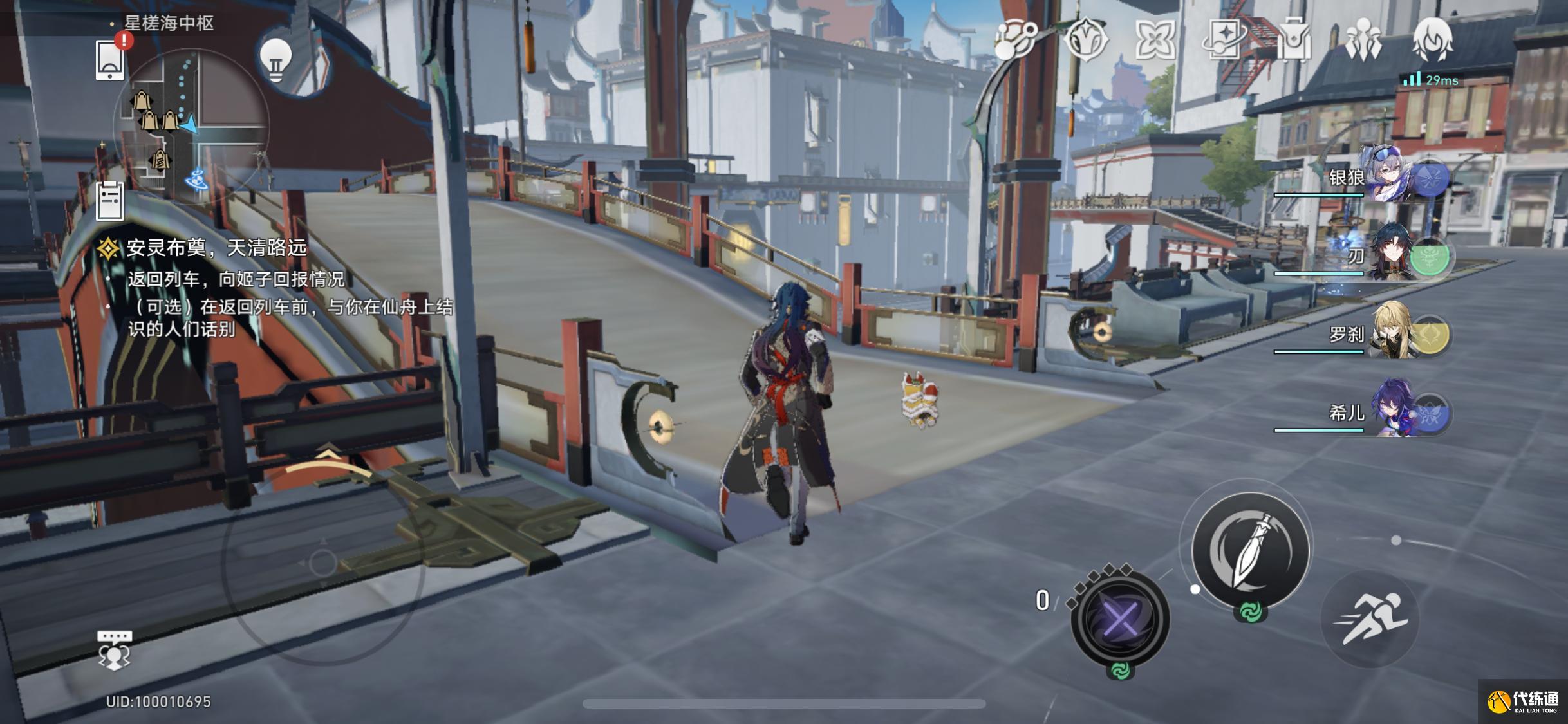This screenshot has width=1568, height=724.
Task: Open the orbit-shaped icon in the top bar
Action: point(1014,39)
